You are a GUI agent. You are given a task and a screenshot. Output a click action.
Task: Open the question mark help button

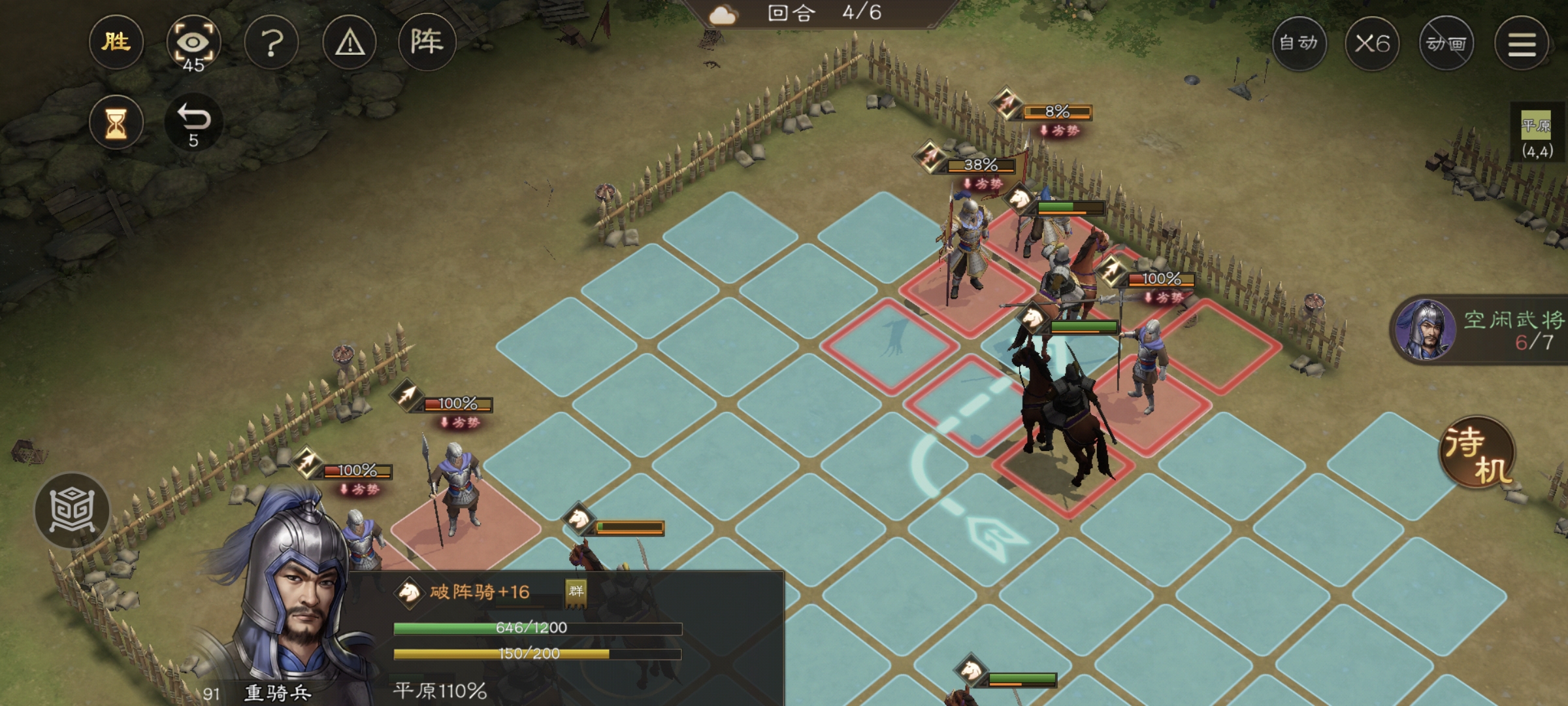pyautogui.click(x=272, y=44)
